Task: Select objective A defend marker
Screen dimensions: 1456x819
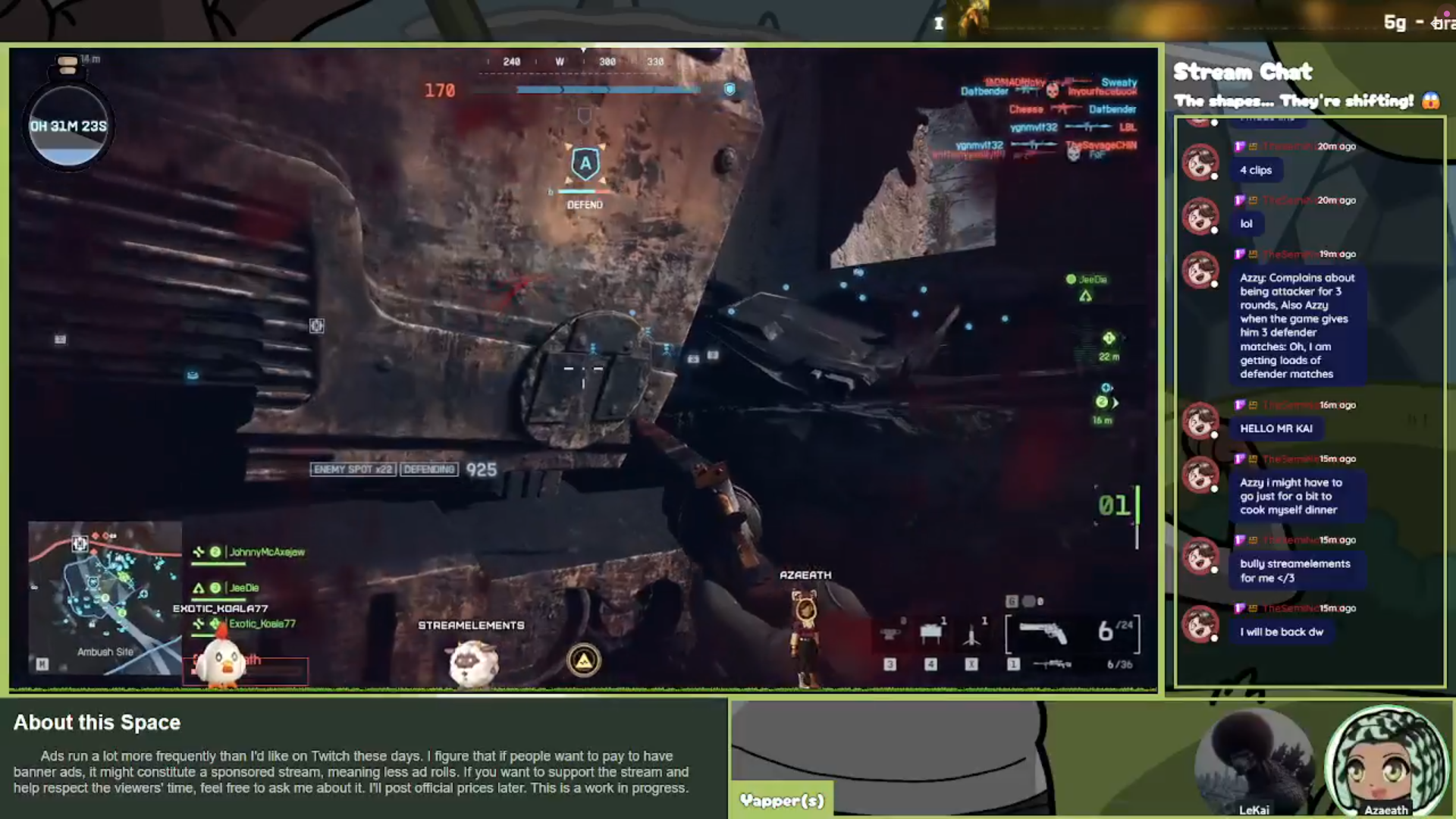Action: [x=585, y=165]
